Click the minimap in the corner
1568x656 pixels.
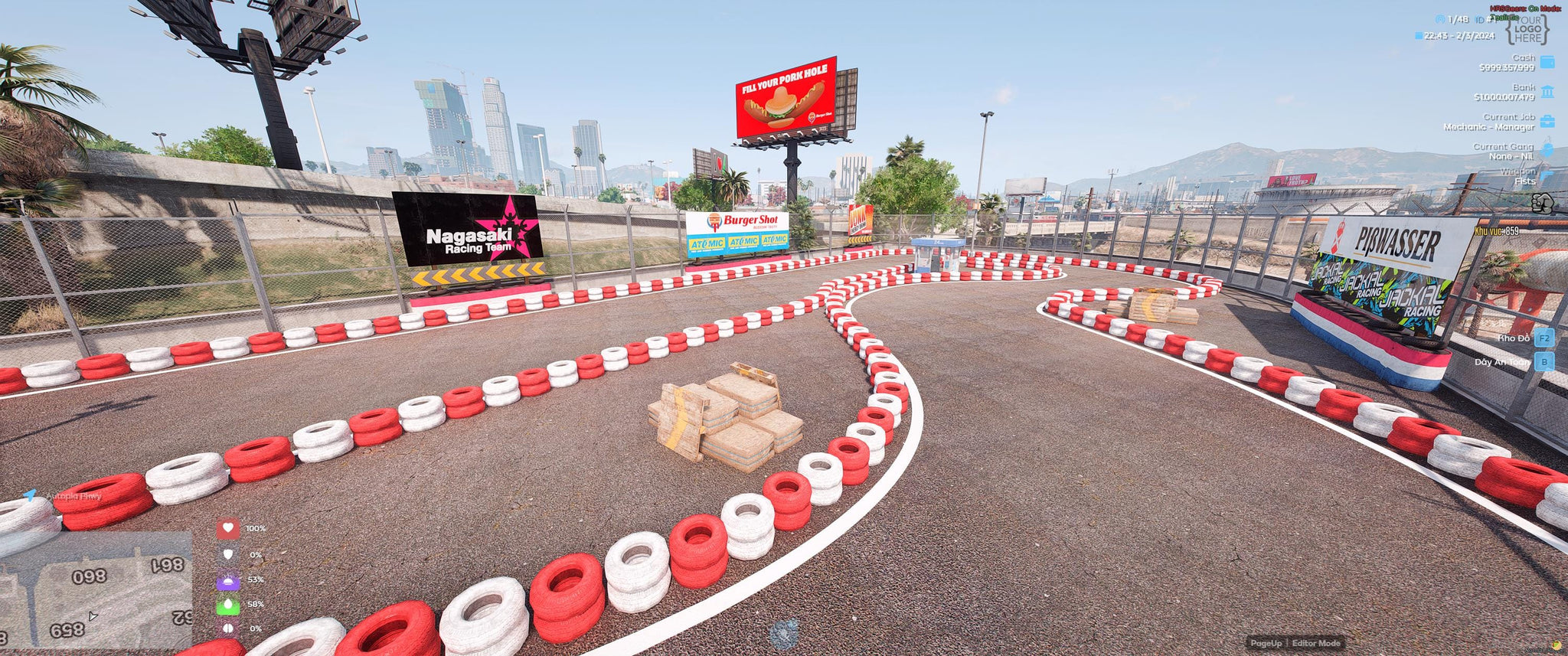click(96, 590)
